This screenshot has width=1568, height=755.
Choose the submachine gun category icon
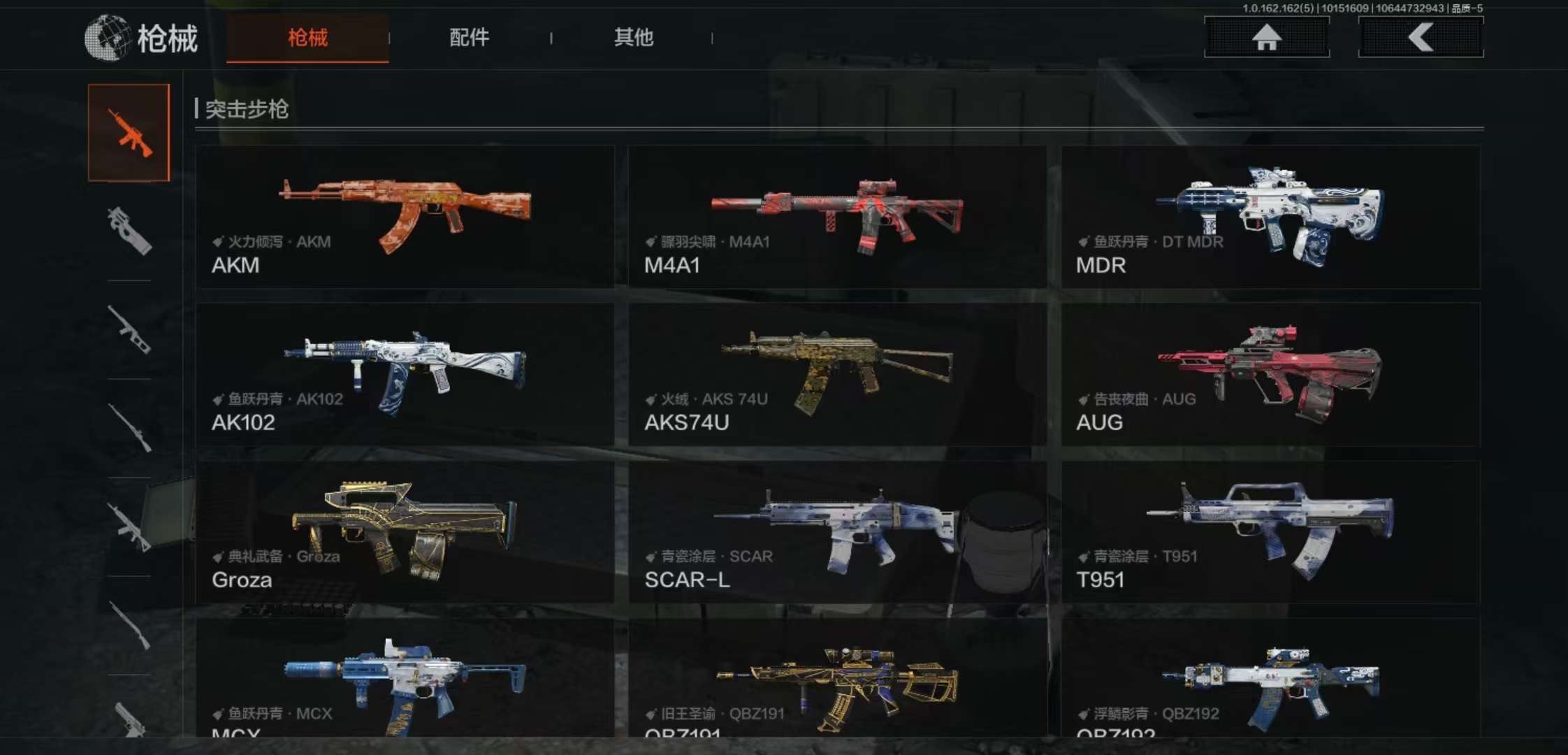(129, 231)
